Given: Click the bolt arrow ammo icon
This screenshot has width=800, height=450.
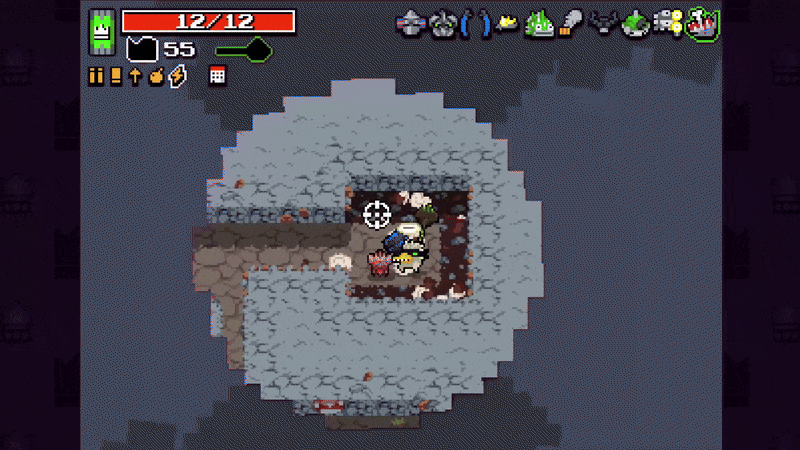Looking at the screenshot, I should click(135, 76).
